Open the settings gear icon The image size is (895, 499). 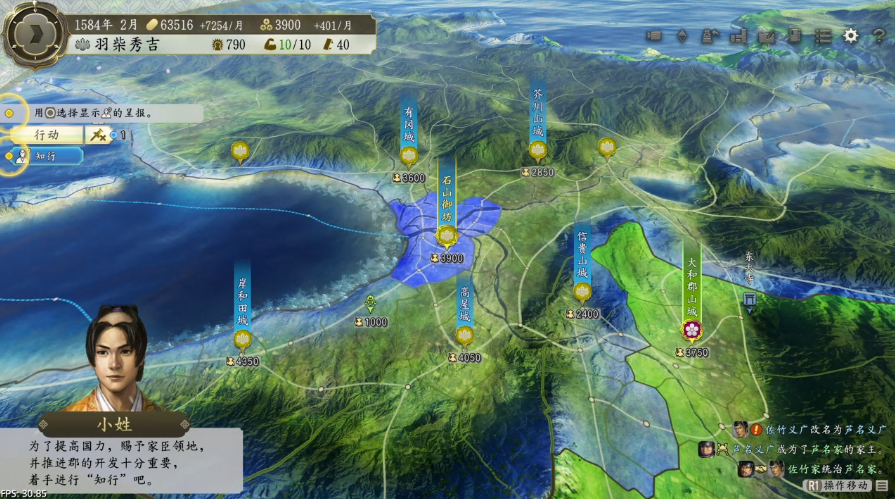coord(851,35)
